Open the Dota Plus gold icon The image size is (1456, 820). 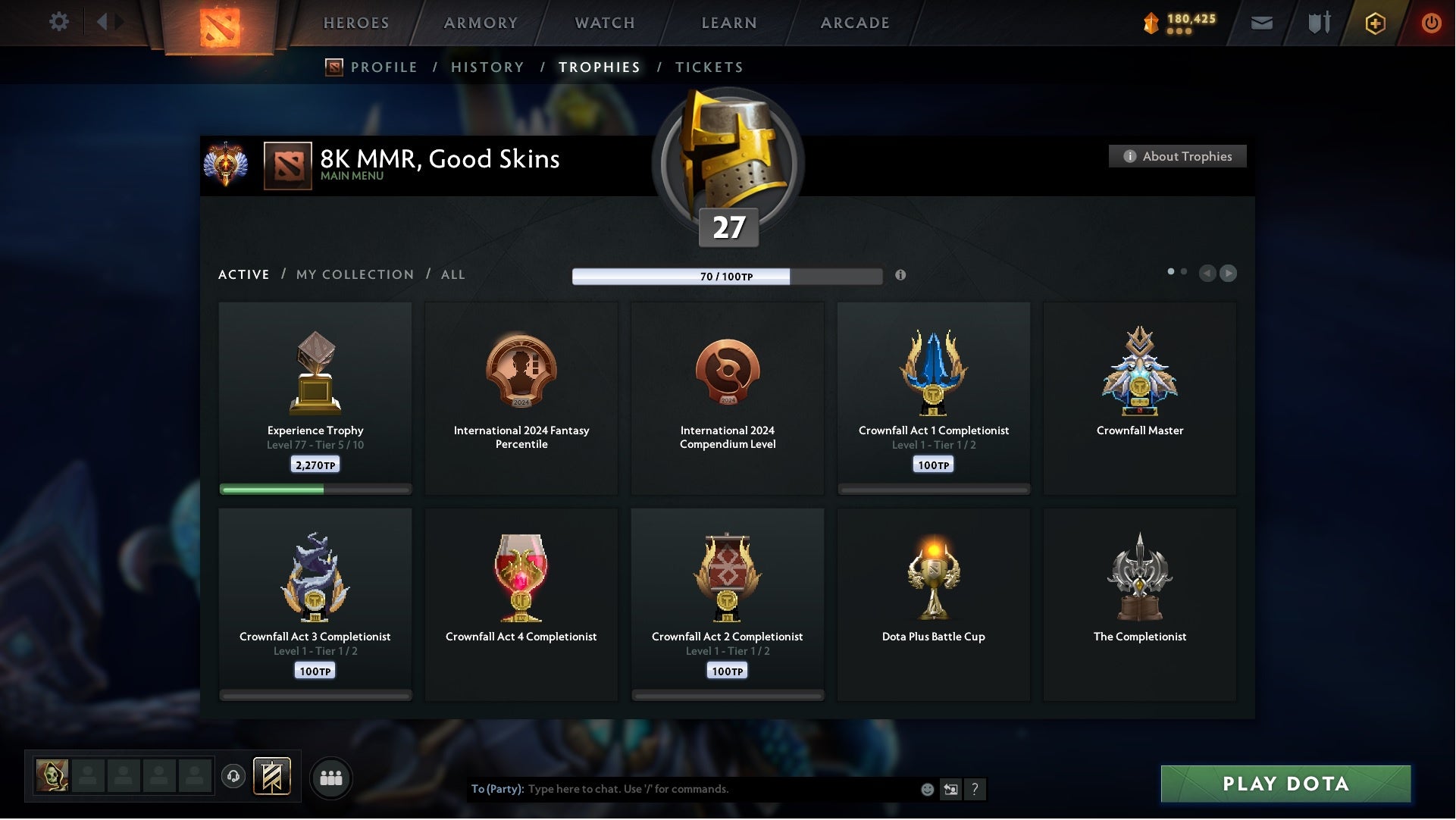point(1375,23)
